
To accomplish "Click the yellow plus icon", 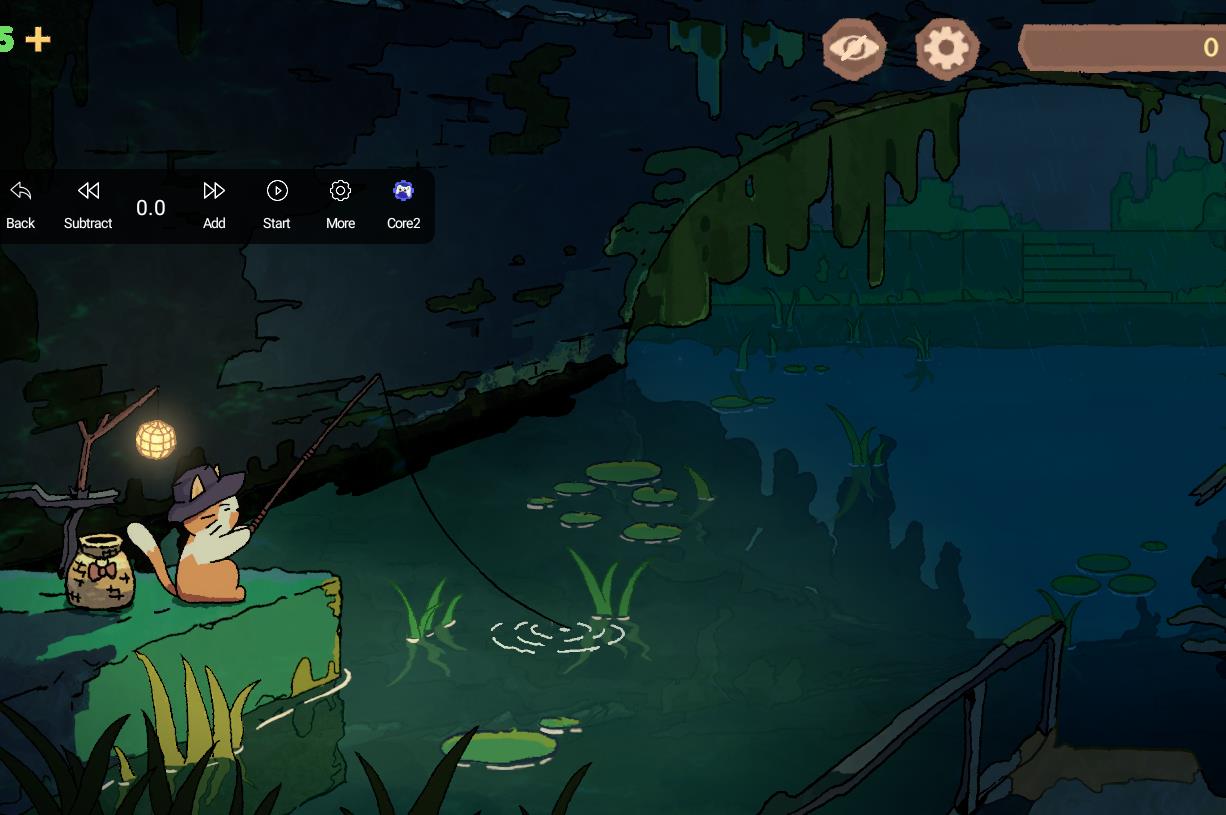I will tap(38, 39).
